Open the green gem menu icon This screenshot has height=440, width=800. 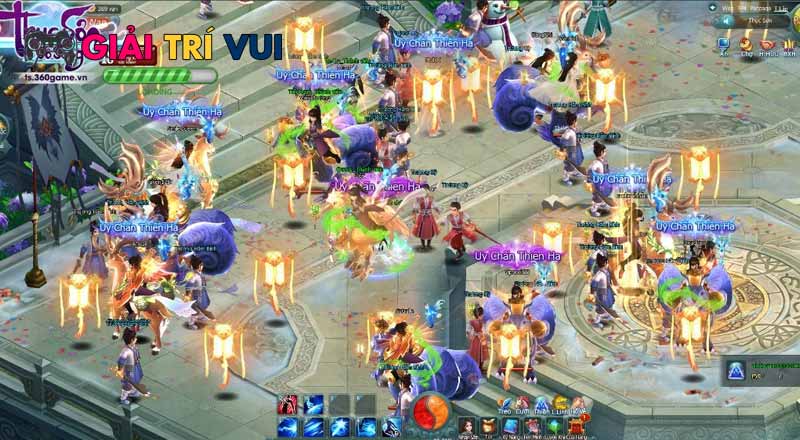[554, 425]
